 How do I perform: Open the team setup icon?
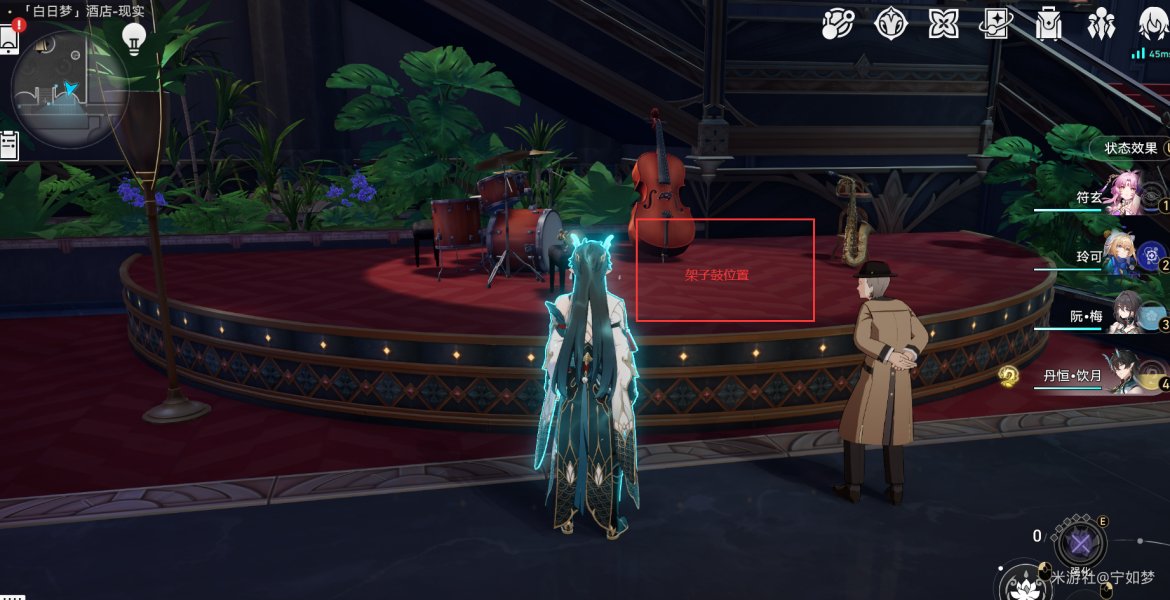[x=1101, y=23]
